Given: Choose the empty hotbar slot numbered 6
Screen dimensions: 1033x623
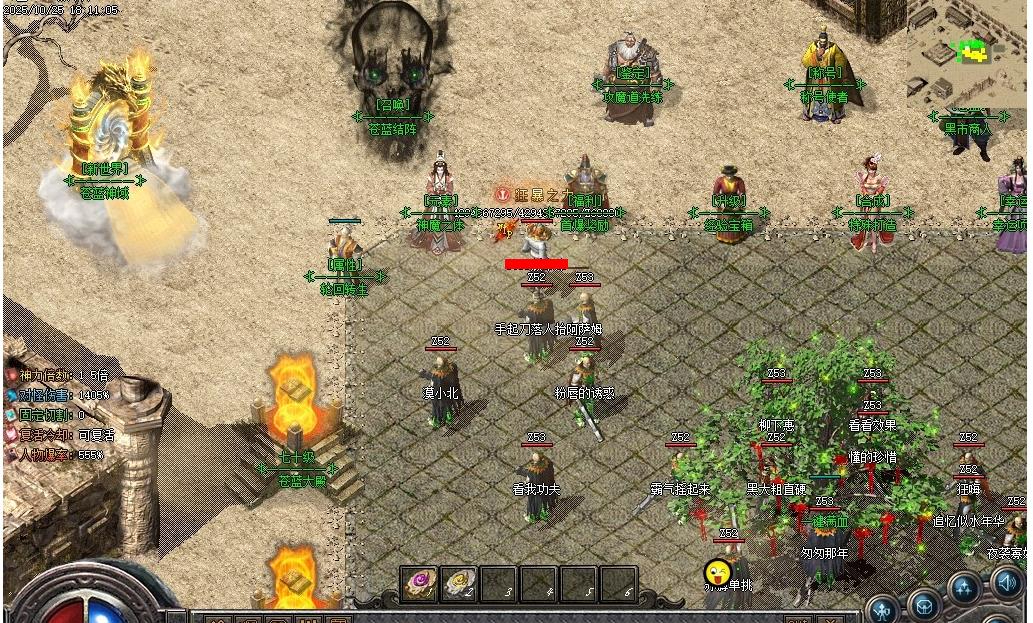Looking at the screenshot, I should coord(618,584).
